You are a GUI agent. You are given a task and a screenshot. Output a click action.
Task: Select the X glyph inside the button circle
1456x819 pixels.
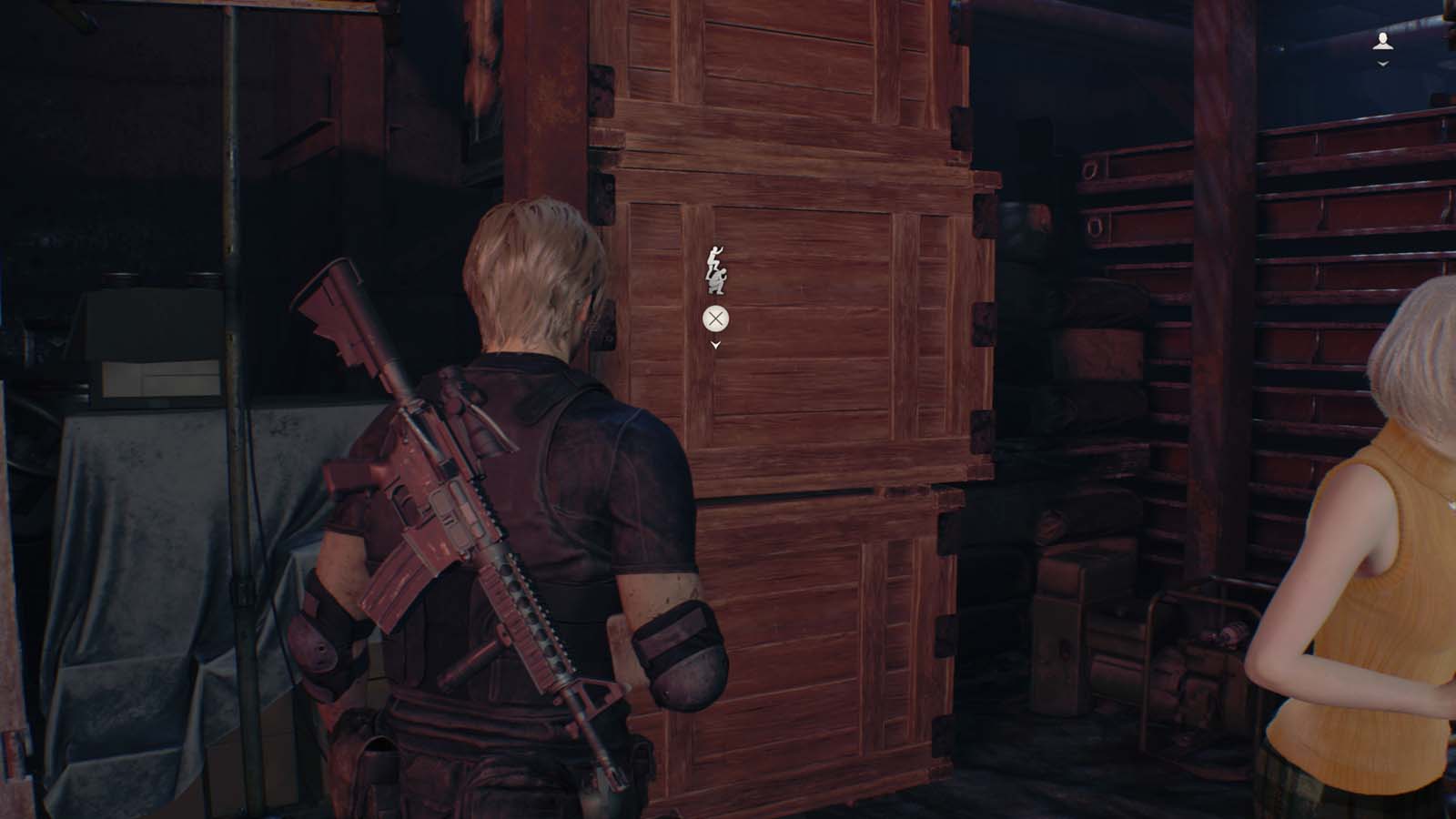tap(715, 318)
